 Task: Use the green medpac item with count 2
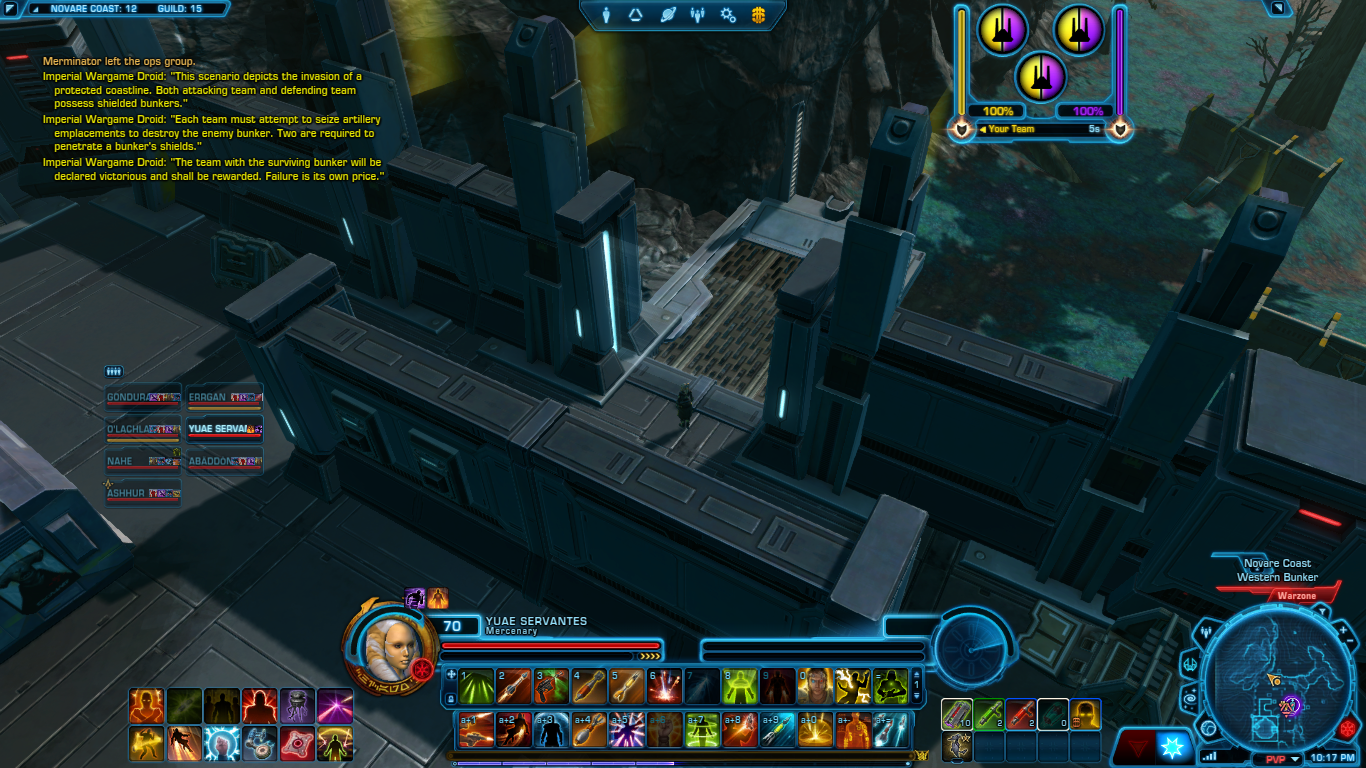(989, 715)
